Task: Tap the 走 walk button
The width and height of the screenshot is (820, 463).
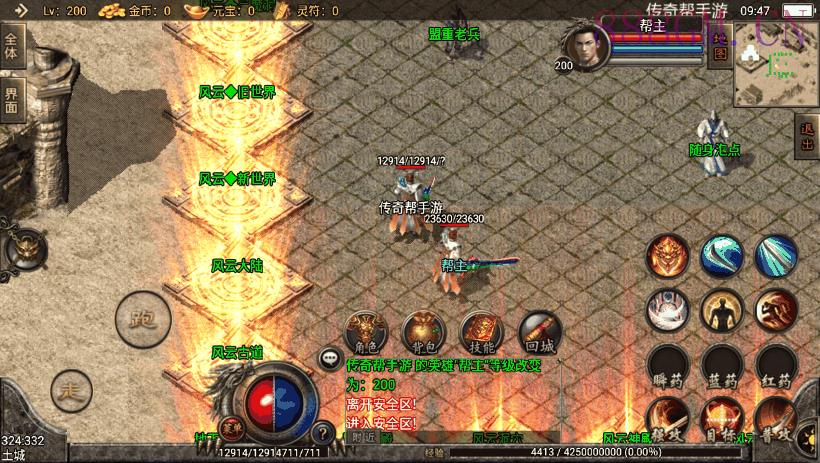Action: tap(71, 390)
